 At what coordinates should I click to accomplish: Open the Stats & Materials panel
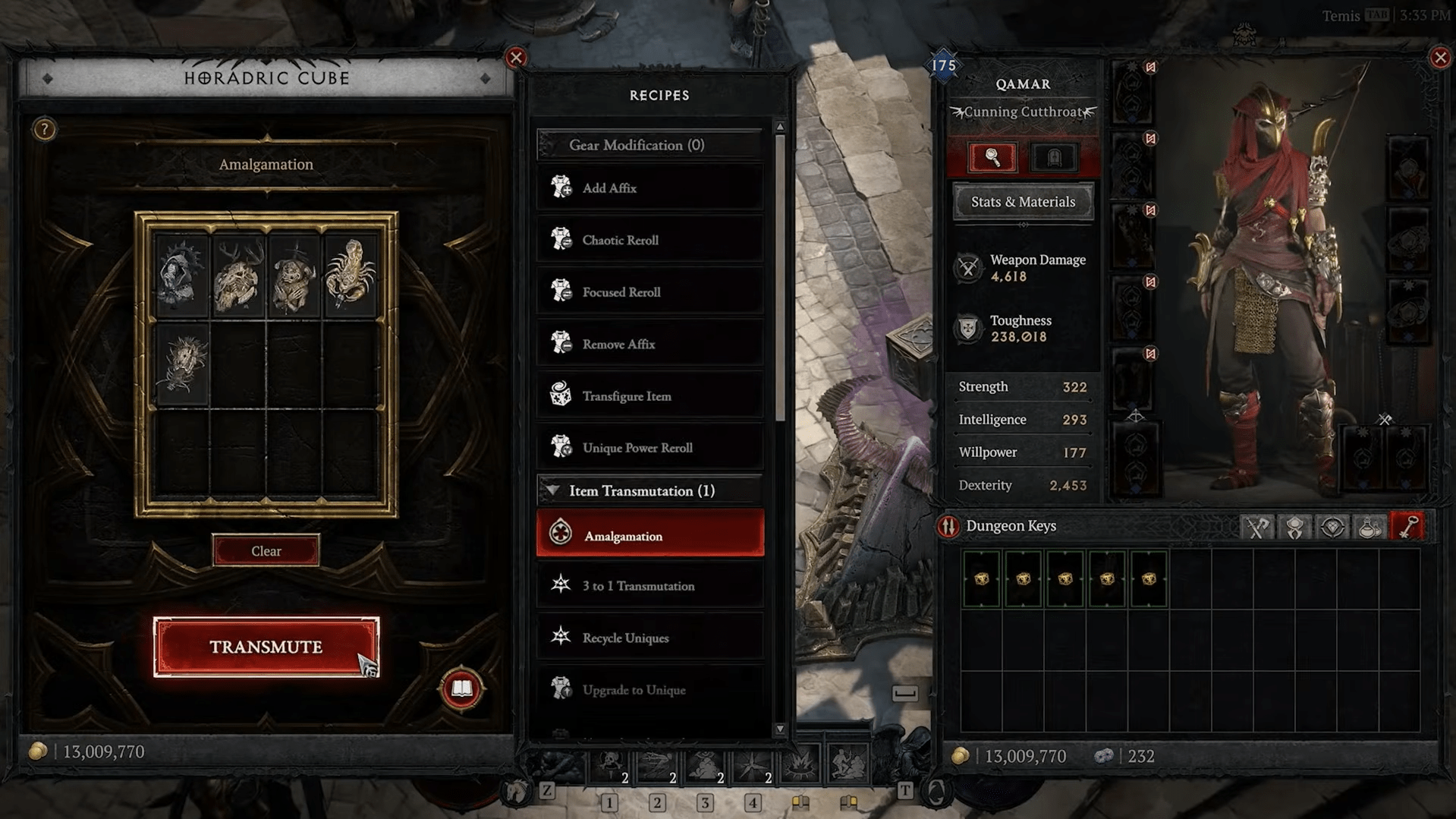click(1023, 202)
